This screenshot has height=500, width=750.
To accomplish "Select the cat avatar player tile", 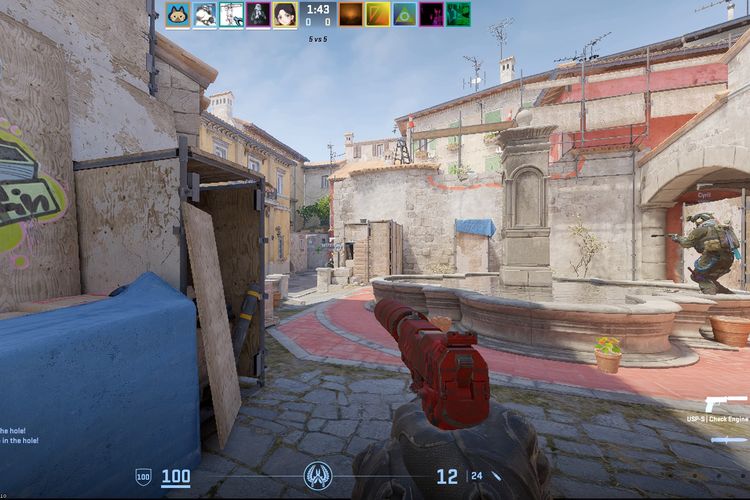I will point(178,14).
